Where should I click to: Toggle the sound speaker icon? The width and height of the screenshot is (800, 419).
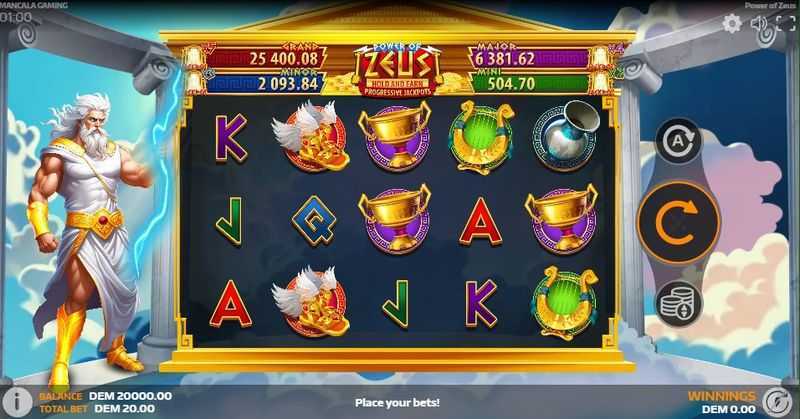[759, 23]
